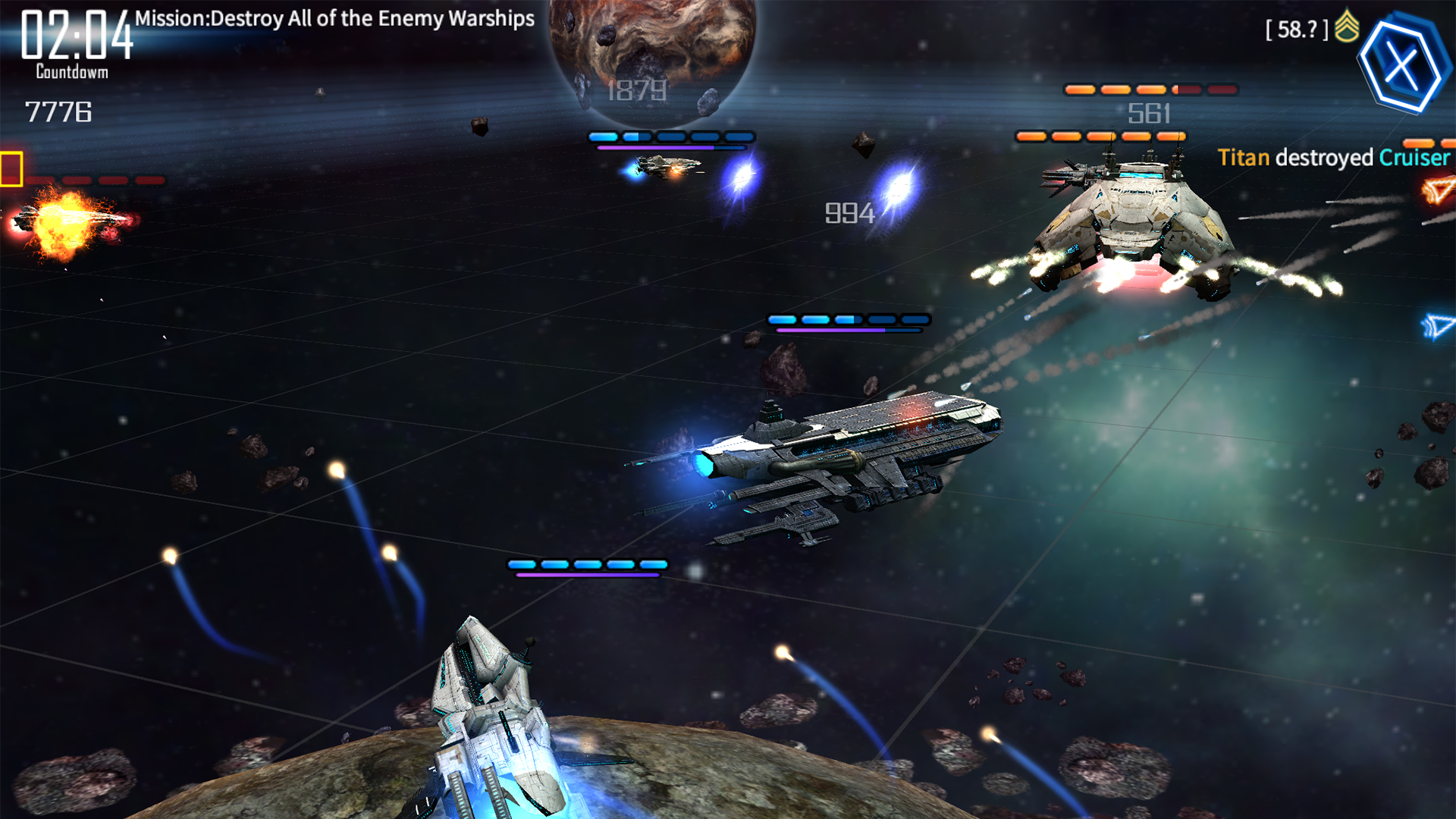Toggle the yellow target lock square

pos(12,168)
